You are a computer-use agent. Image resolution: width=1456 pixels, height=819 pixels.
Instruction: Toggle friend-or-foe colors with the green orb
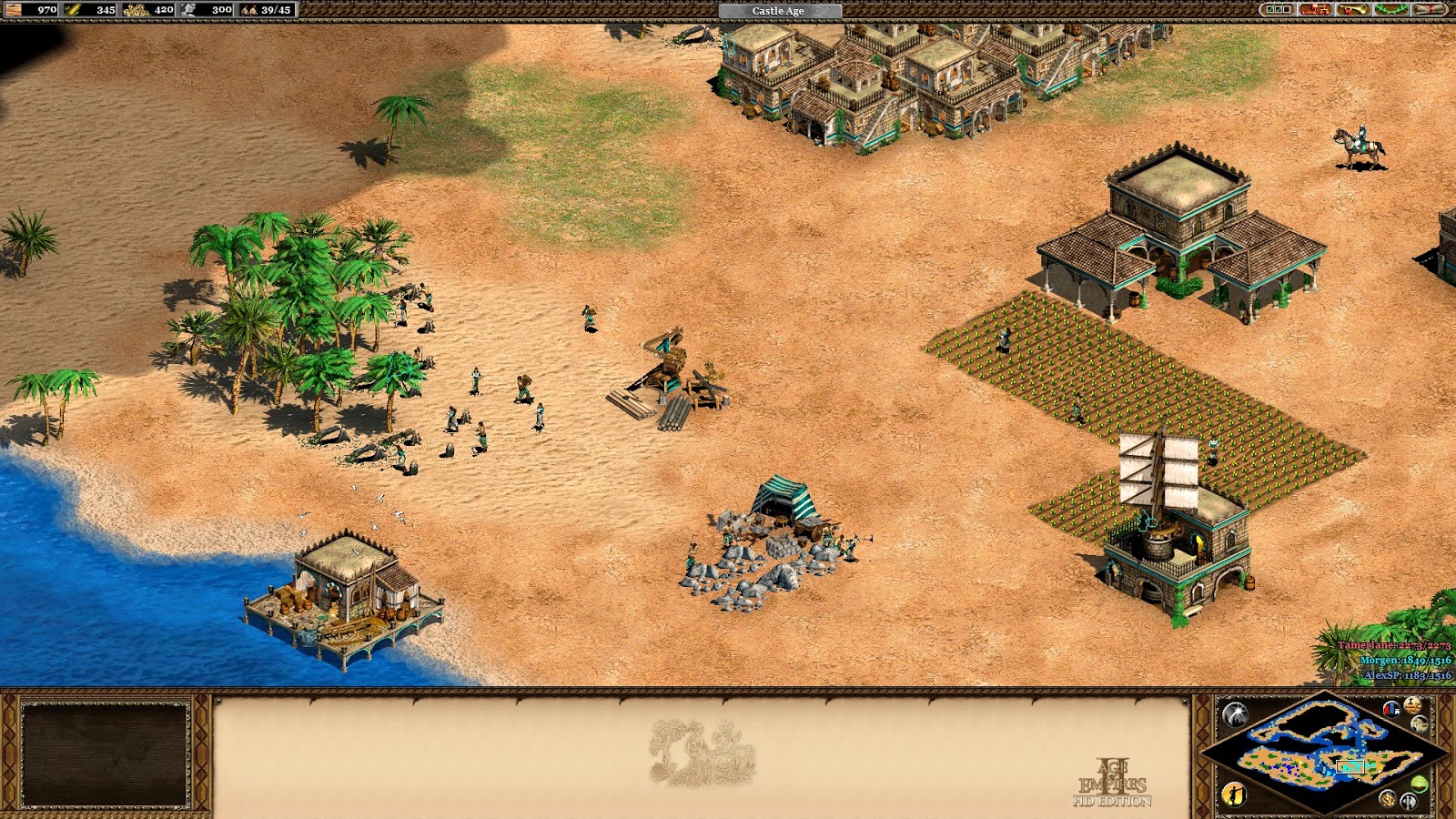coord(1420,783)
